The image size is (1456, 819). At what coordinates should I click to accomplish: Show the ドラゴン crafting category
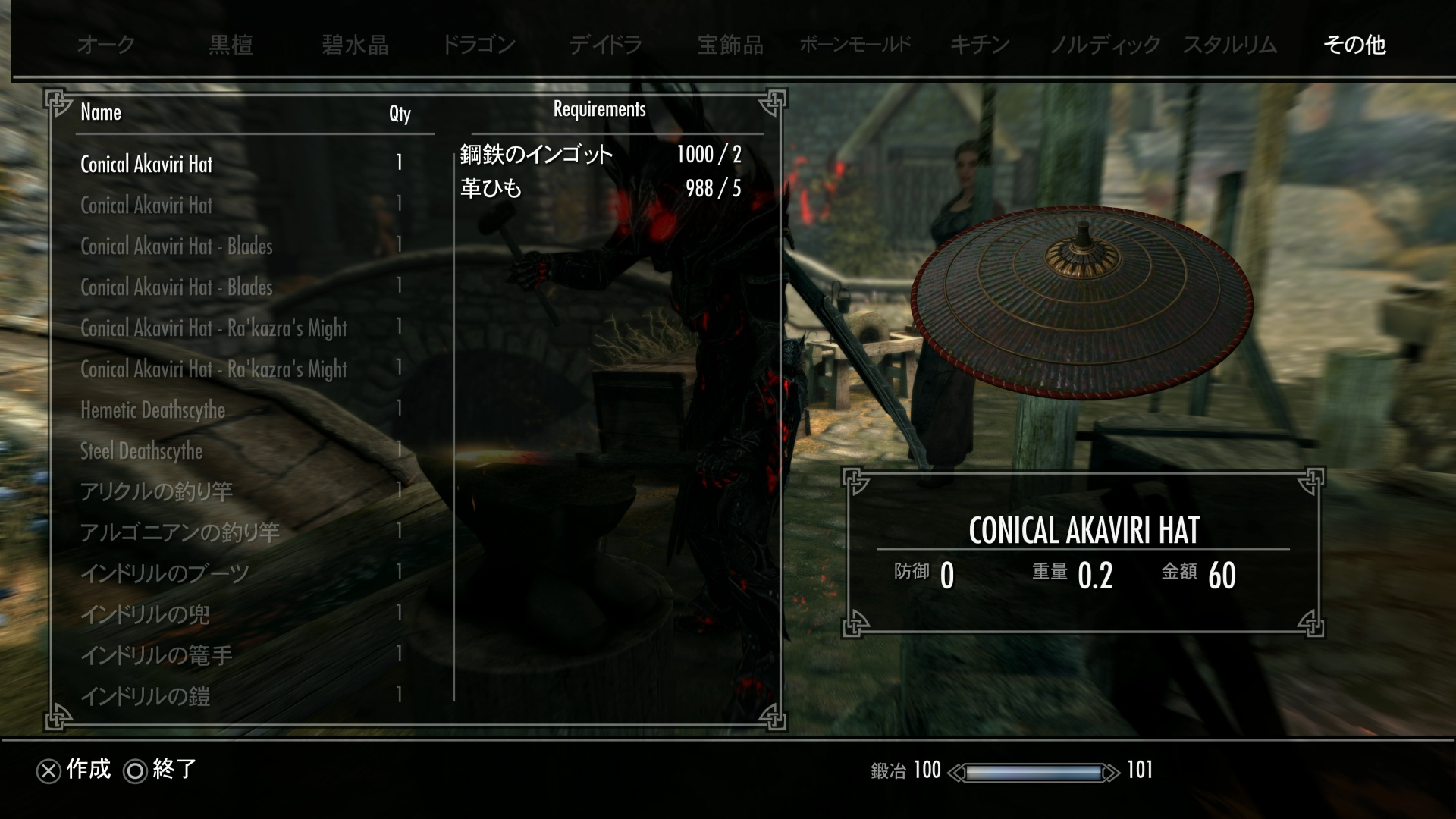[479, 45]
